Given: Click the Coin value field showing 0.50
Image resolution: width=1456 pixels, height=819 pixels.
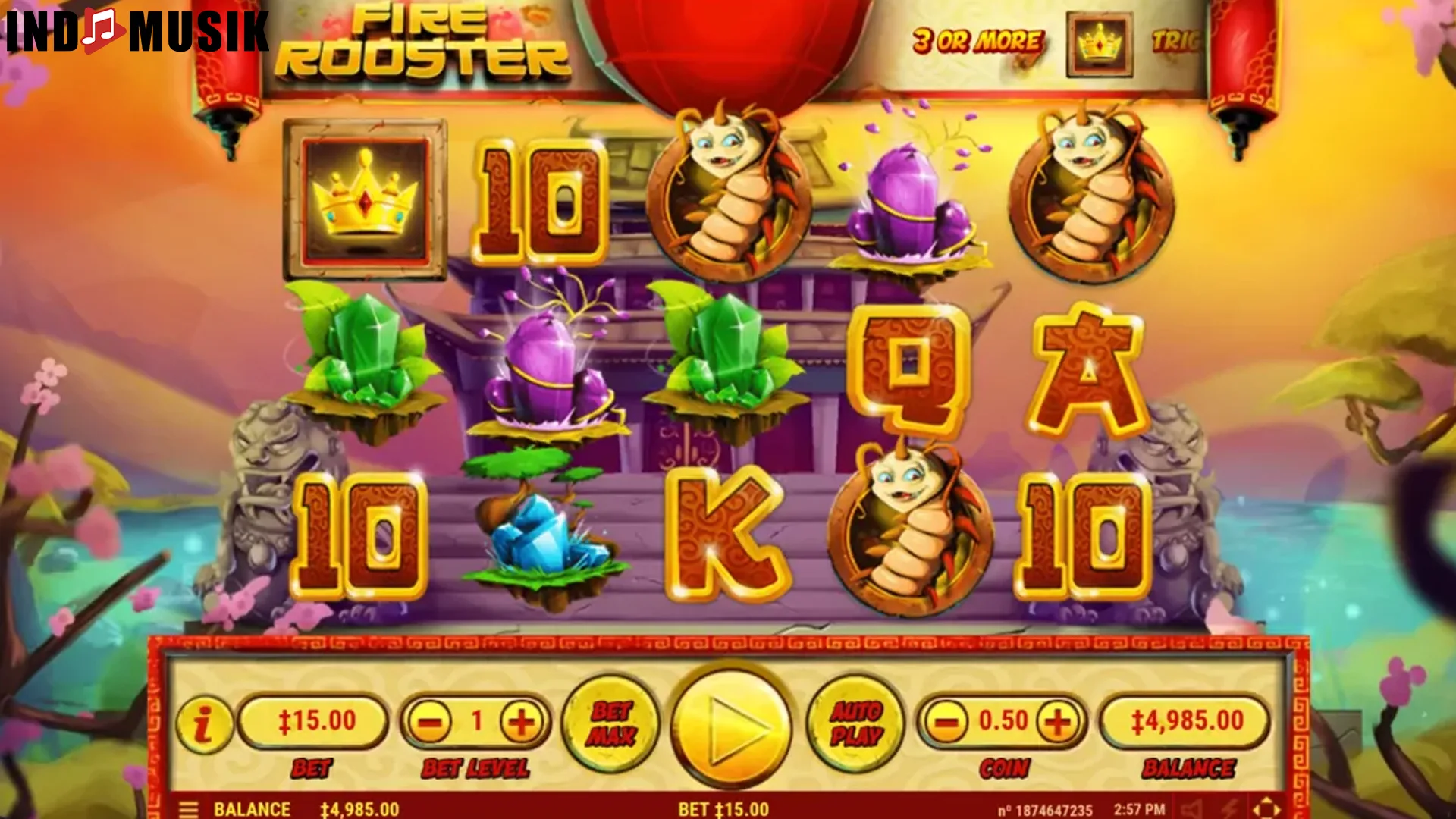Looking at the screenshot, I should 1001,721.
